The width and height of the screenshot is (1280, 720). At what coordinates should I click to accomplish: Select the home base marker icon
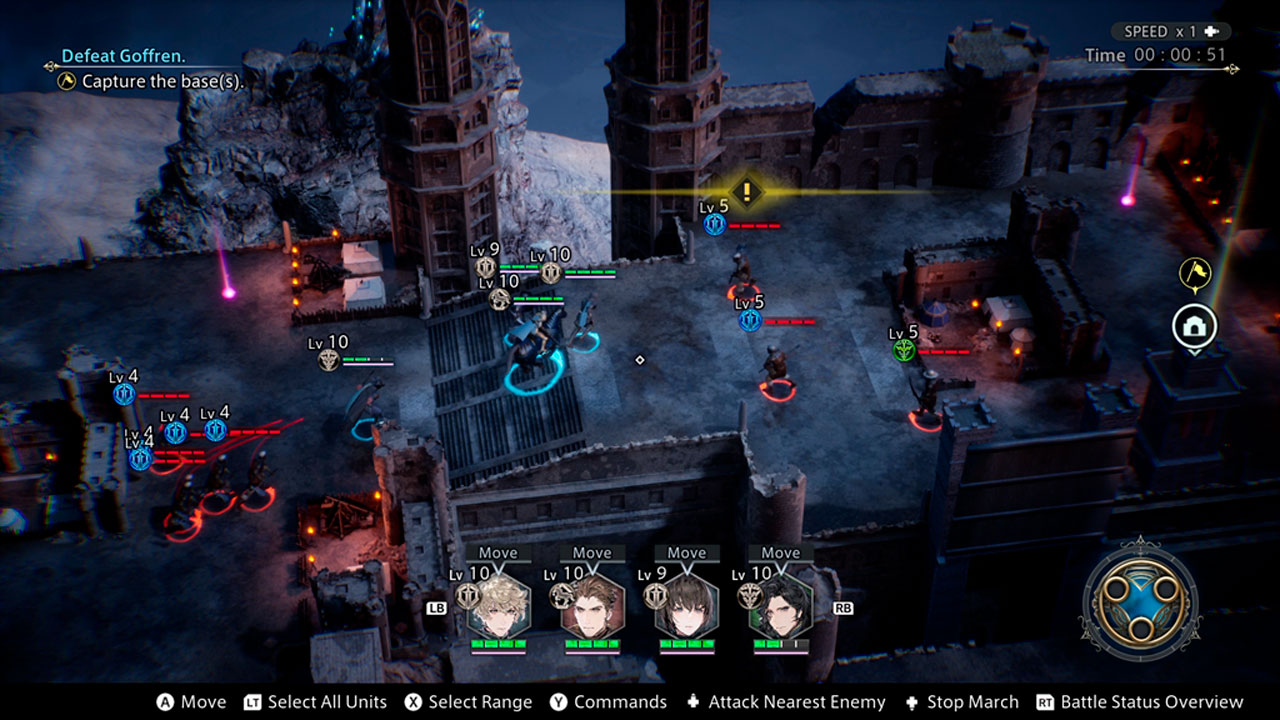(1195, 326)
